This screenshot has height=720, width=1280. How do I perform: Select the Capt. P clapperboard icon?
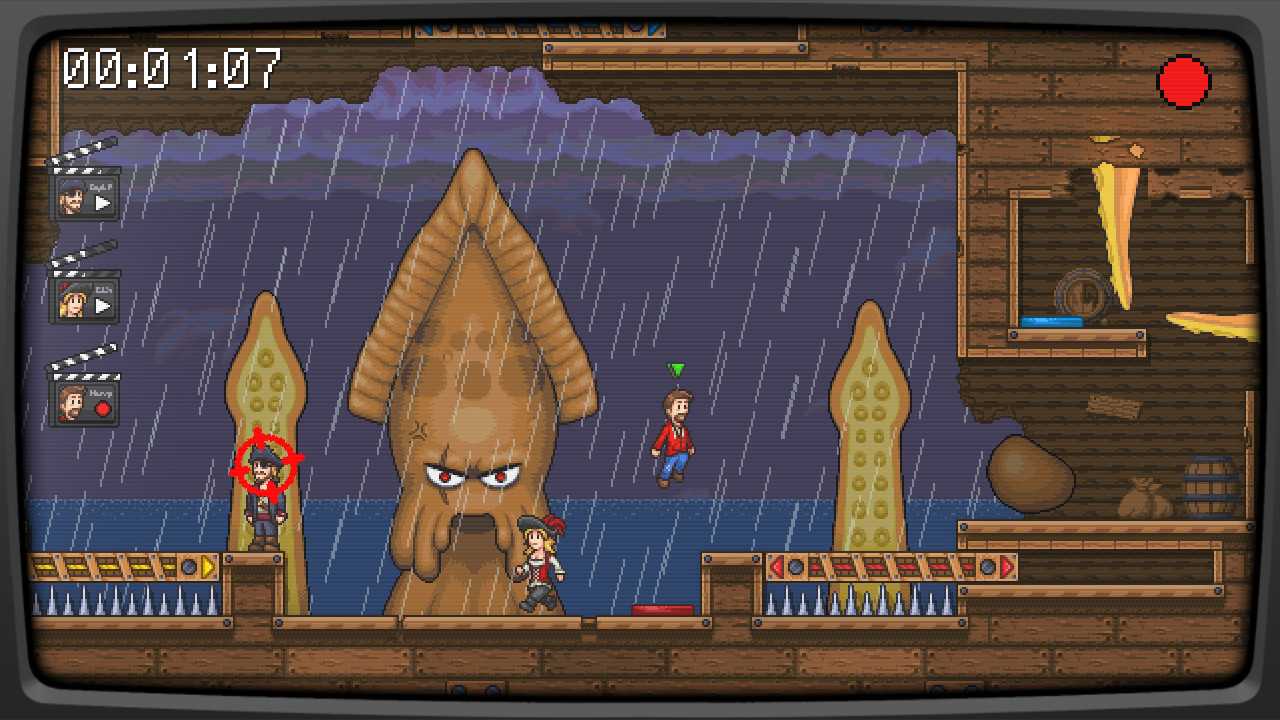tap(85, 197)
